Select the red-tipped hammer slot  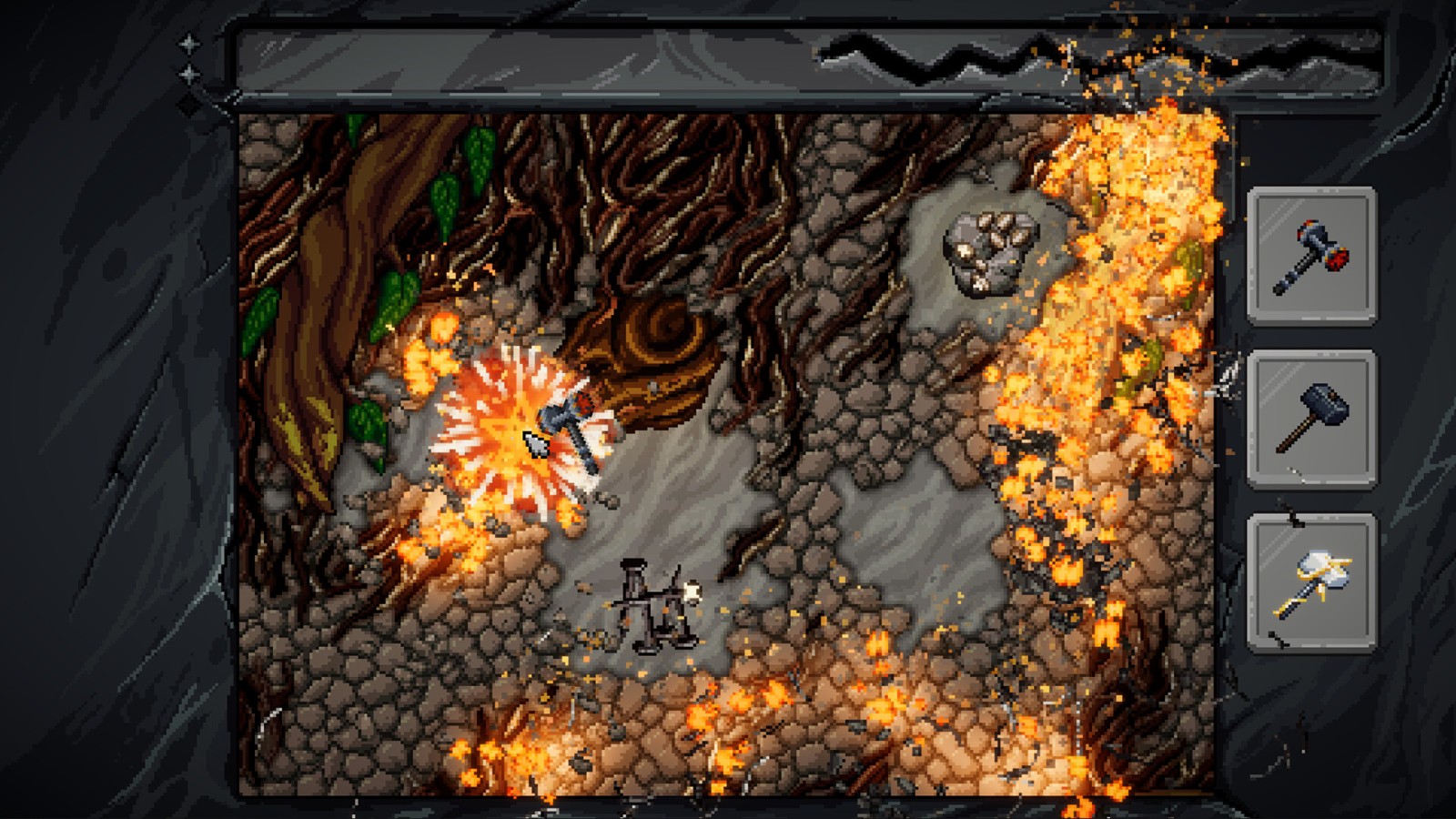[x=1311, y=256]
